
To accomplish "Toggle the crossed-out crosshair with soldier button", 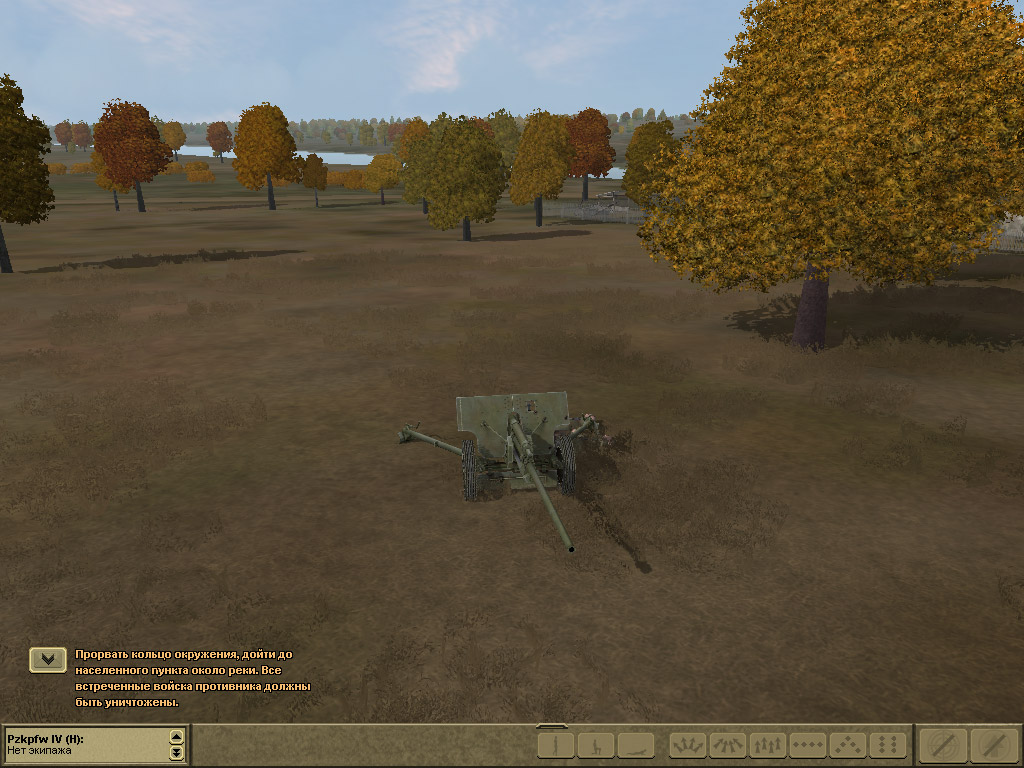I will (994, 745).
